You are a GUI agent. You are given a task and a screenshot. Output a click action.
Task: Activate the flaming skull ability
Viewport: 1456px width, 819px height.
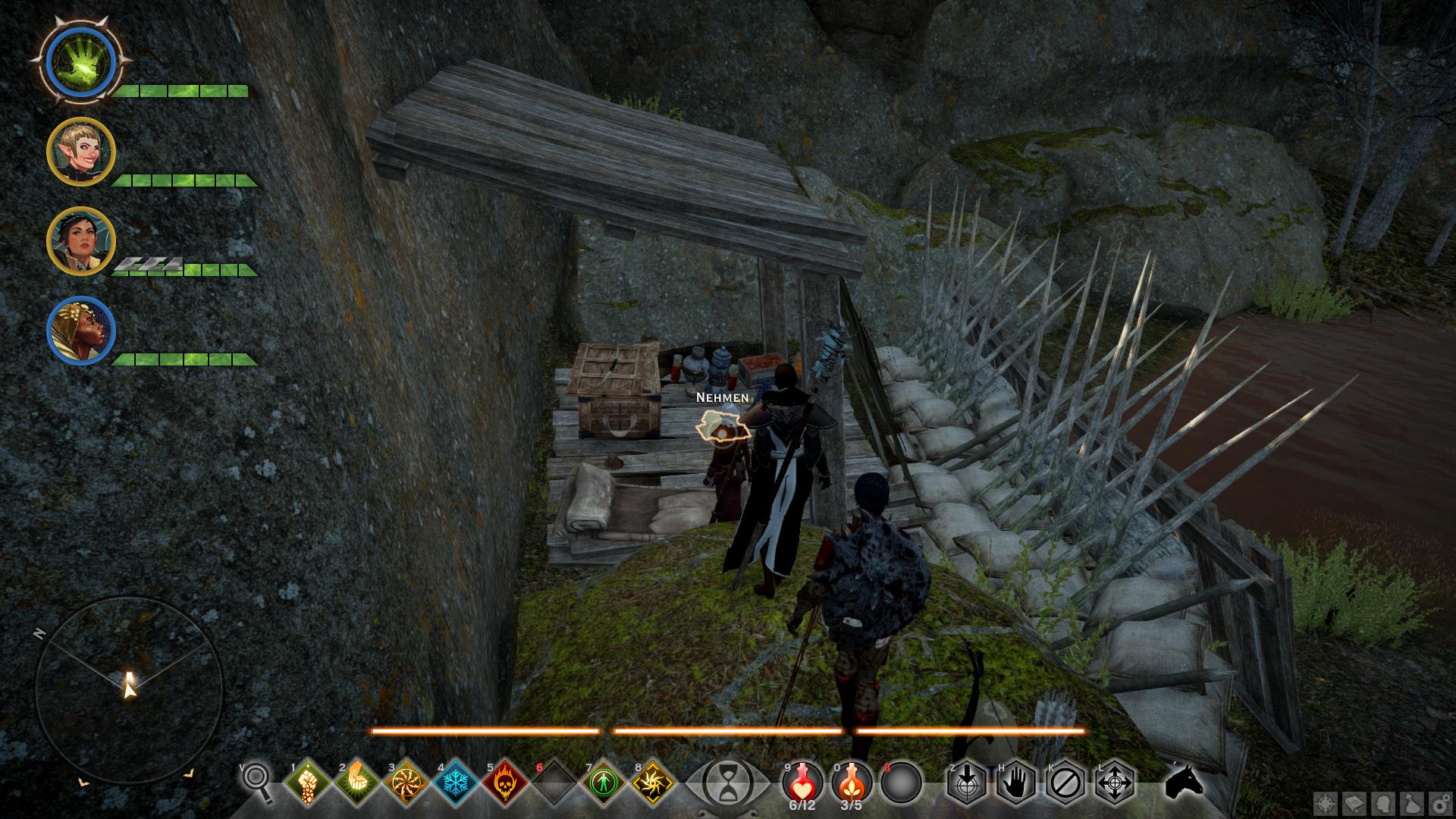(504, 782)
